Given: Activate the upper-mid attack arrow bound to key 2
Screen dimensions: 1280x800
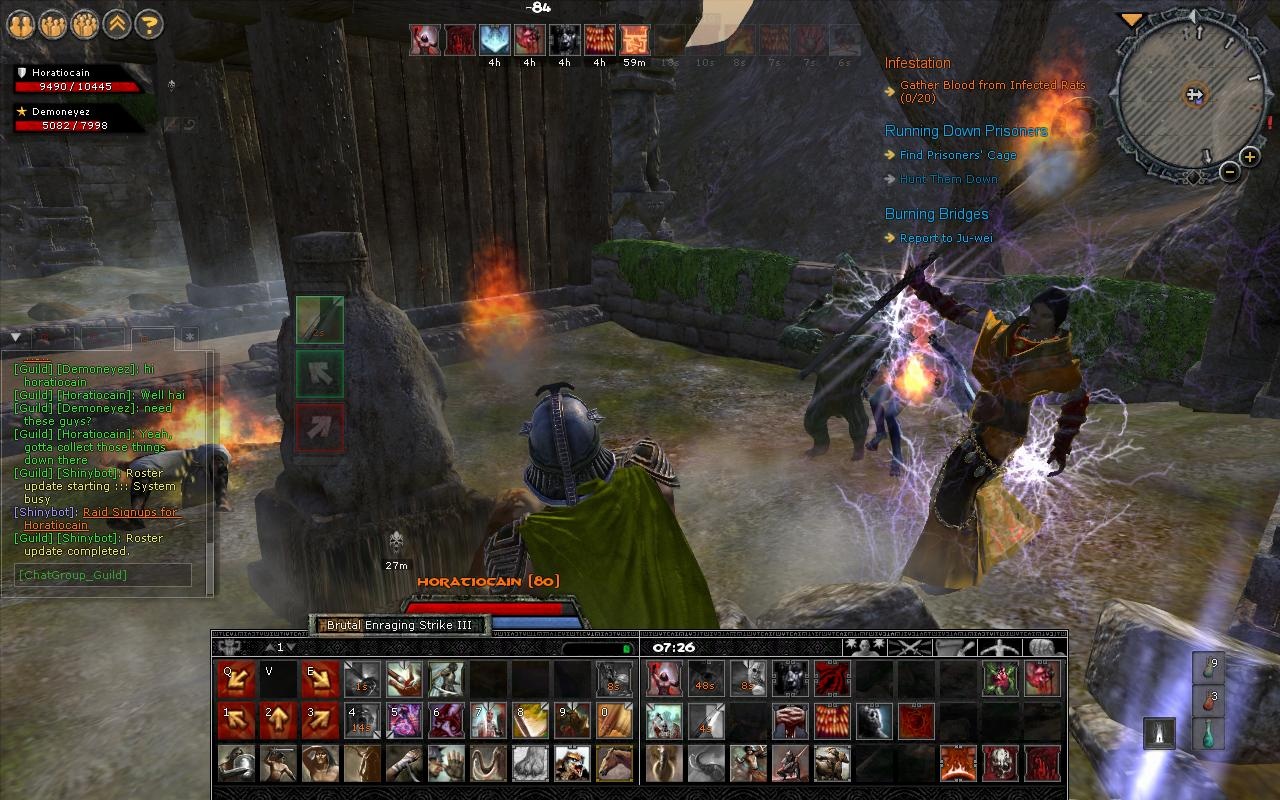Looking at the screenshot, I should [277, 720].
